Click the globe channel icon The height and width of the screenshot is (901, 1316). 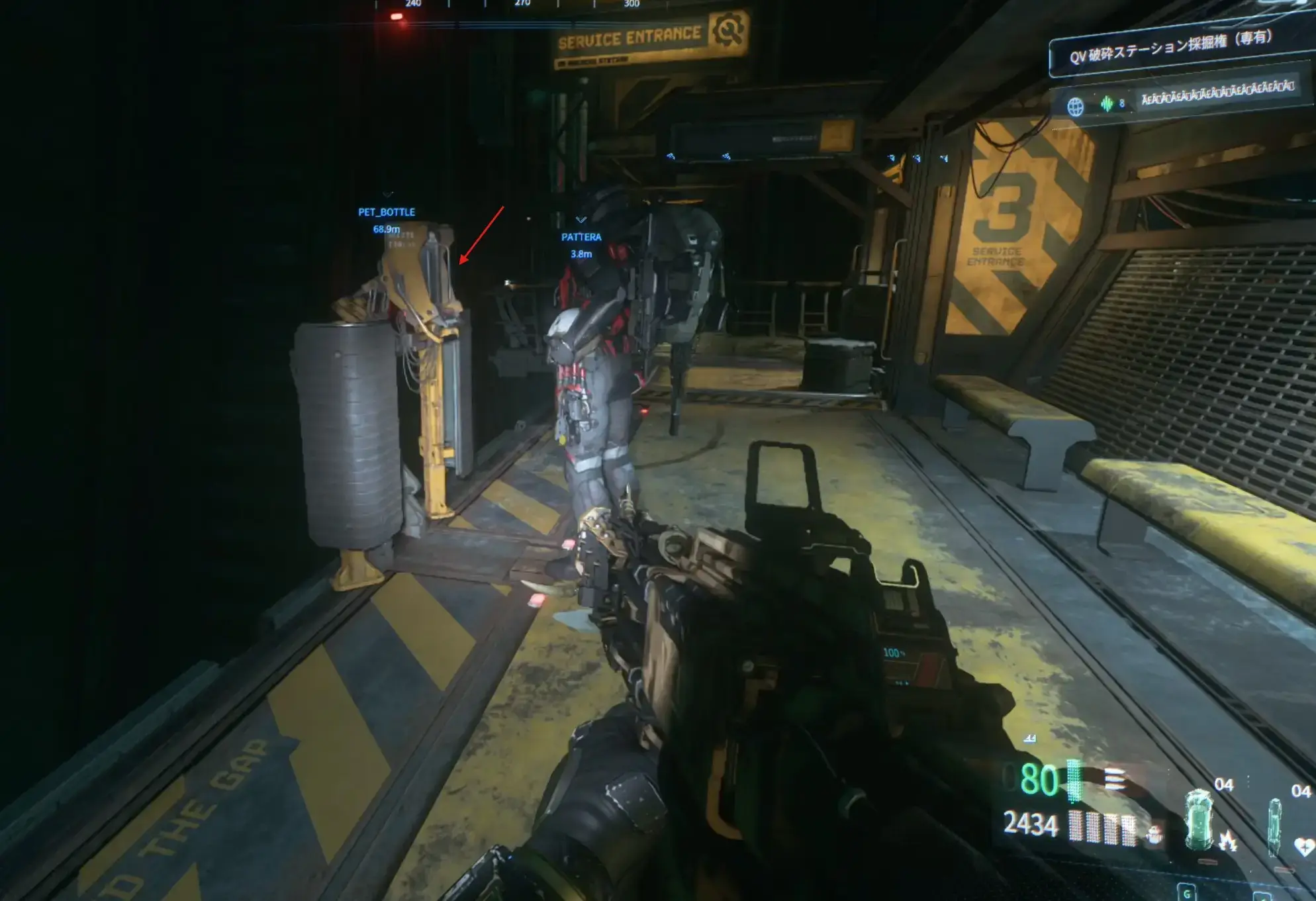pyautogui.click(x=1076, y=106)
